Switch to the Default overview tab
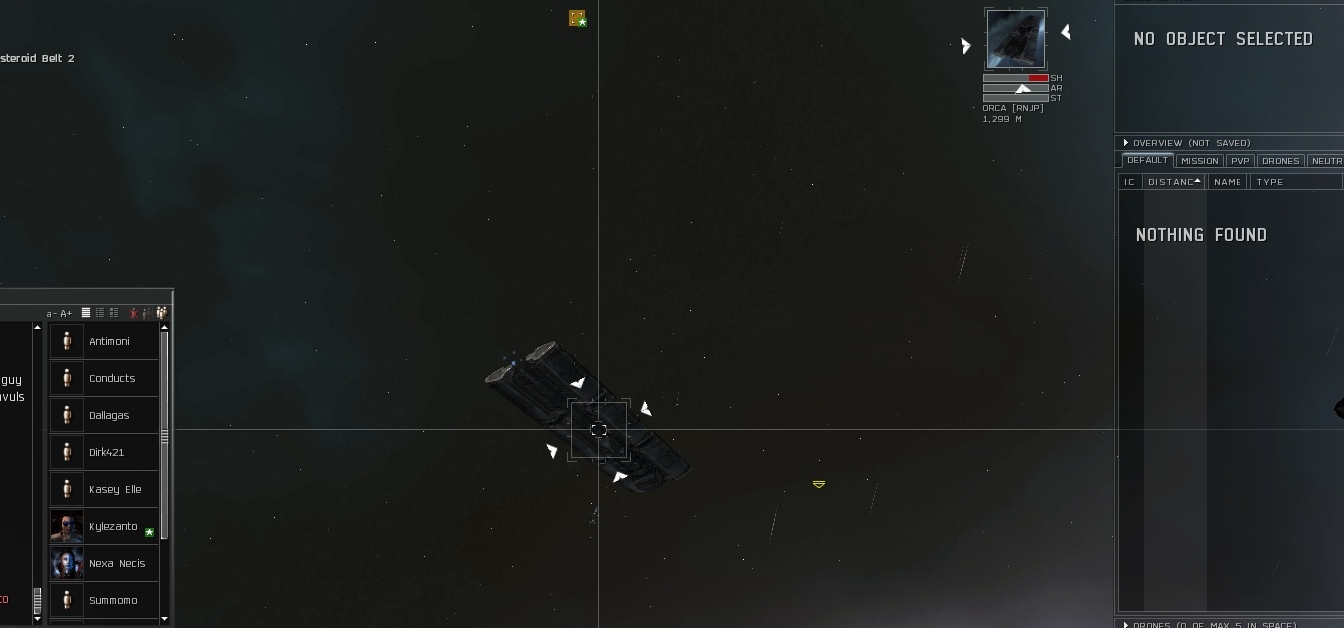The height and width of the screenshot is (628, 1344). click(1147, 161)
